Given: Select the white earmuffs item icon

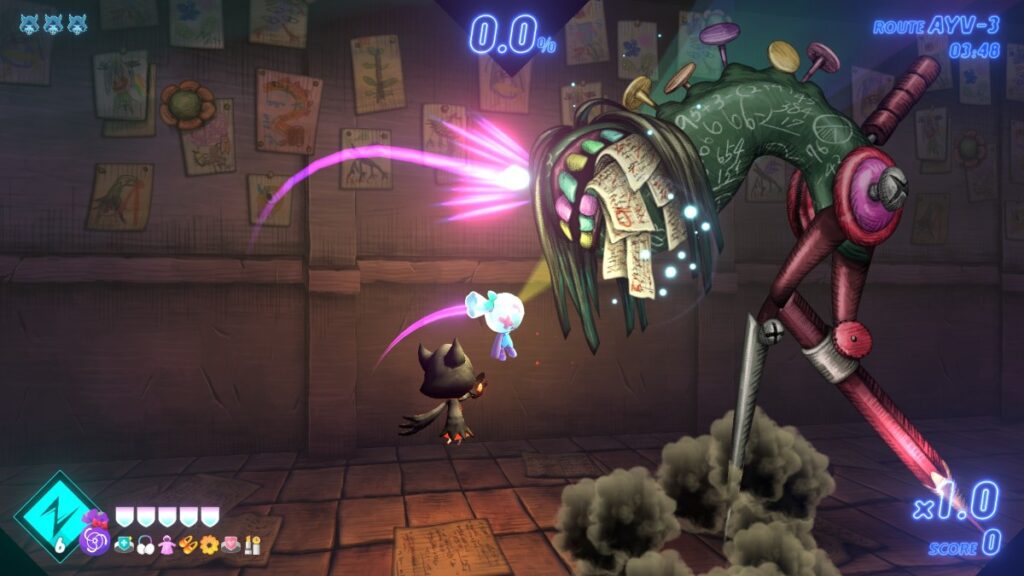Looking at the screenshot, I should (x=144, y=545).
